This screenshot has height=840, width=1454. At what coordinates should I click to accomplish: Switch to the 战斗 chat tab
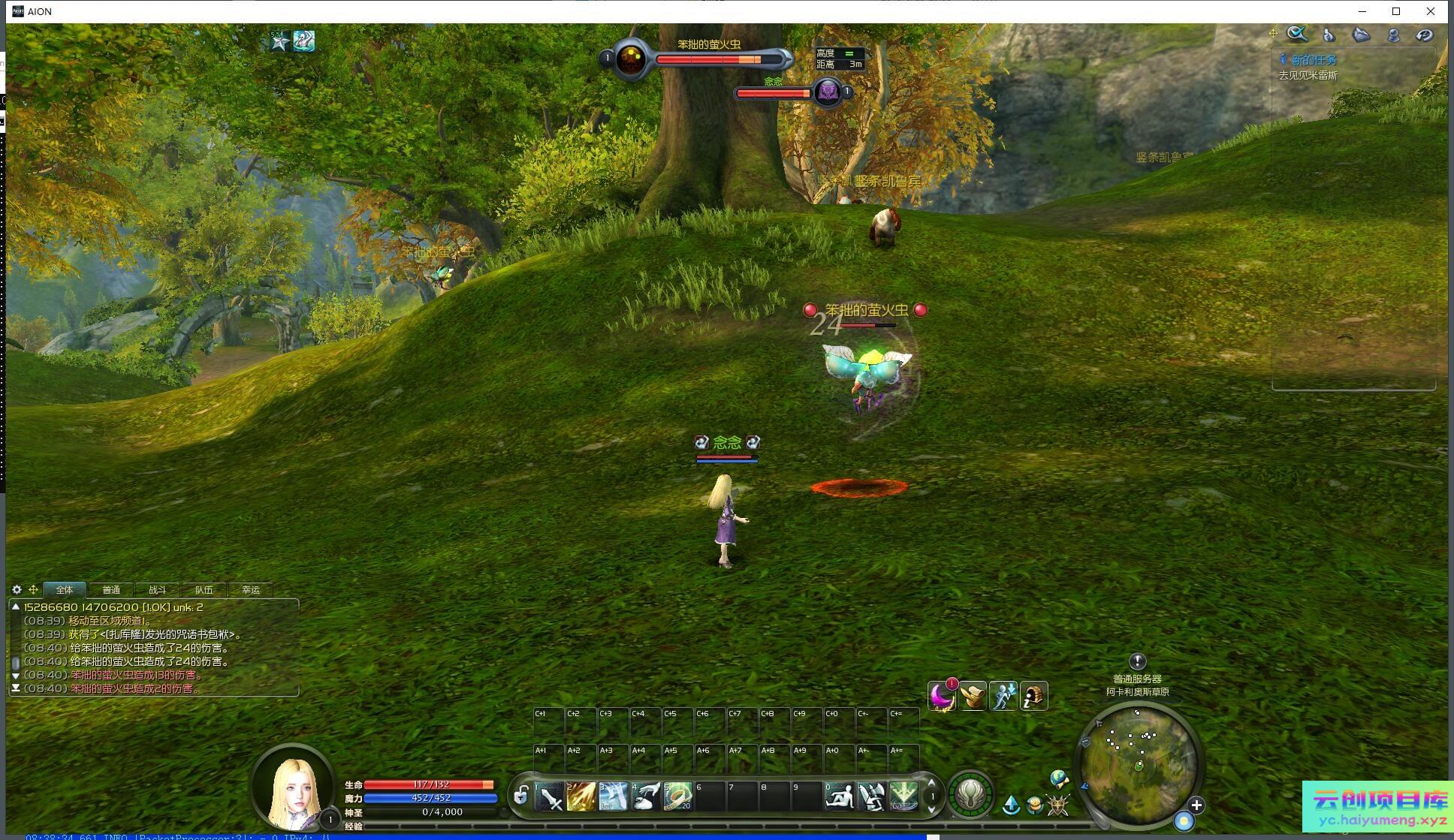tap(157, 590)
